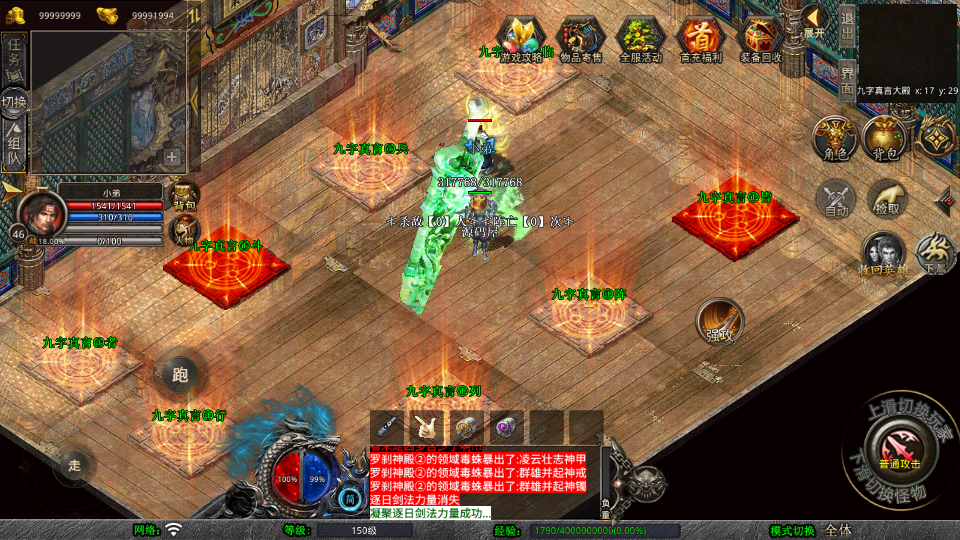The image size is (960, 540).
Task: Click the 展开 expand arrow
Action: [x=814, y=22]
